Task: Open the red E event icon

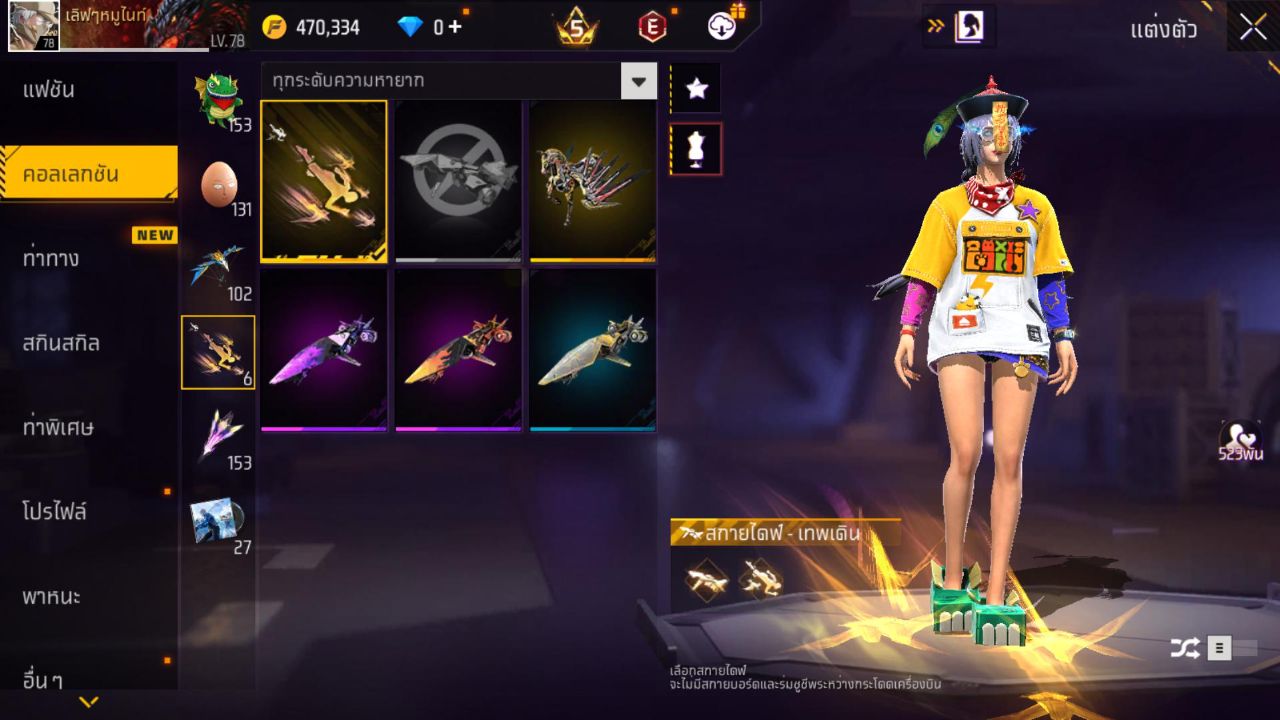Action: [655, 26]
